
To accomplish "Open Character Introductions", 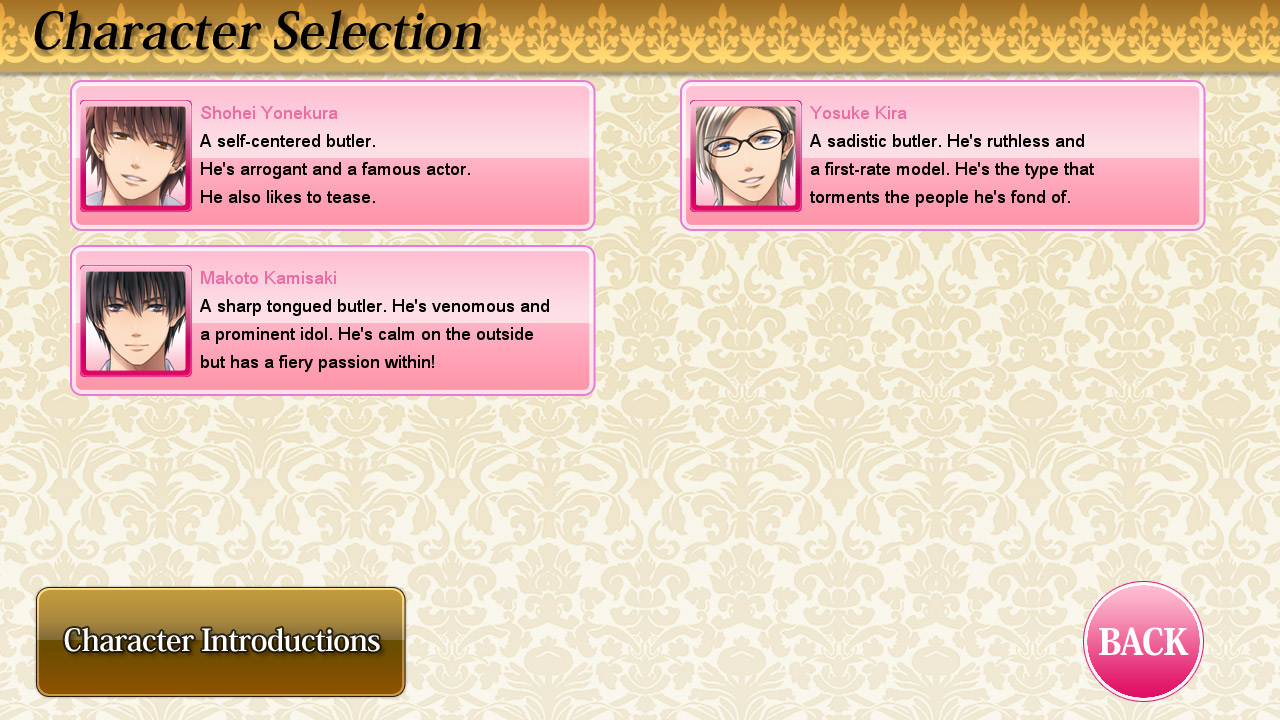I will pos(220,641).
